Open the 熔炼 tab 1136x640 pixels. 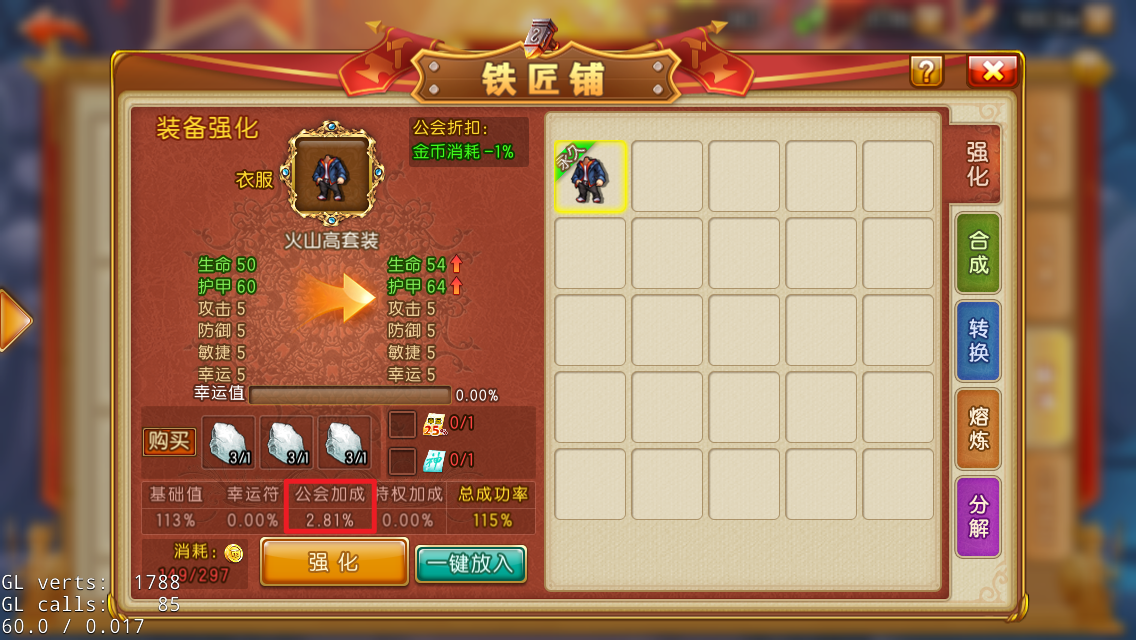point(977,428)
